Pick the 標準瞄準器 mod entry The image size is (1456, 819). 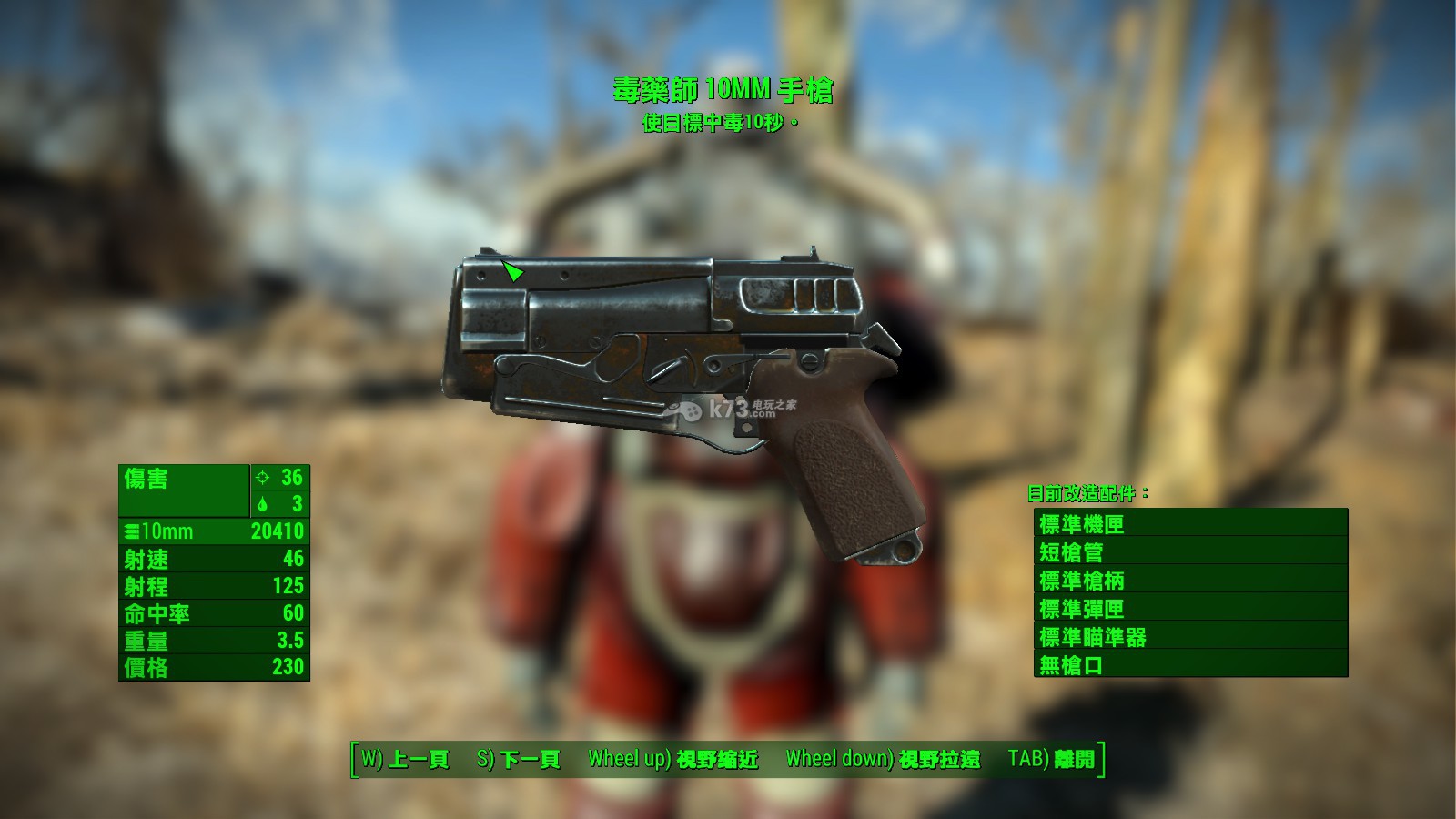pyautogui.click(x=1190, y=636)
